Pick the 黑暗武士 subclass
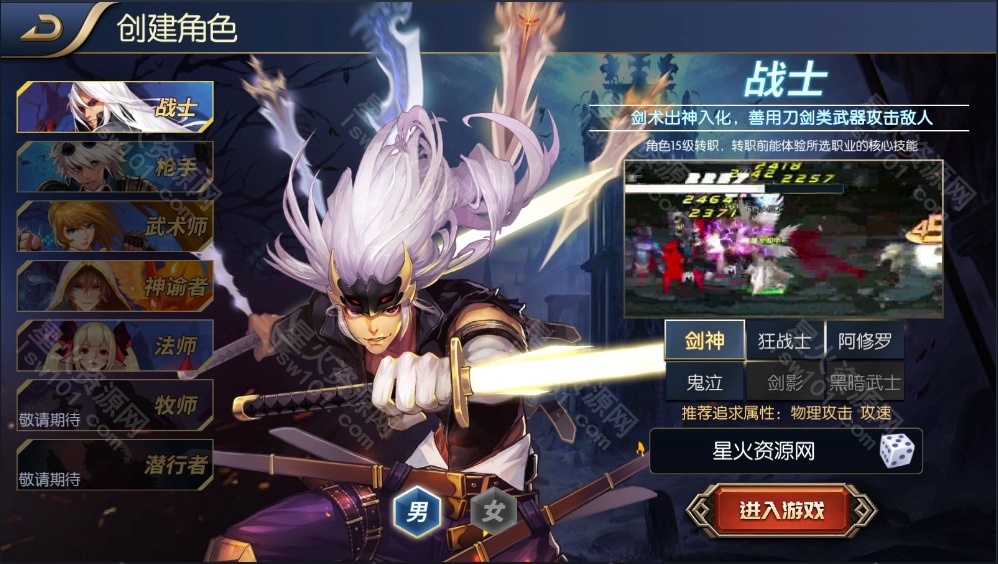The width and height of the screenshot is (998, 564). (865, 382)
